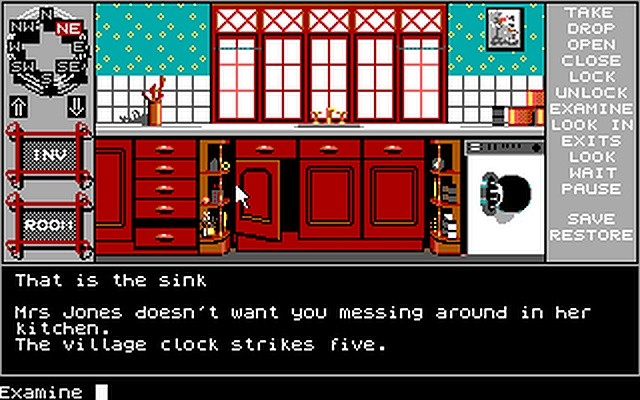Click SAVE to save the game
The height and width of the screenshot is (400, 640).
(x=588, y=219)
